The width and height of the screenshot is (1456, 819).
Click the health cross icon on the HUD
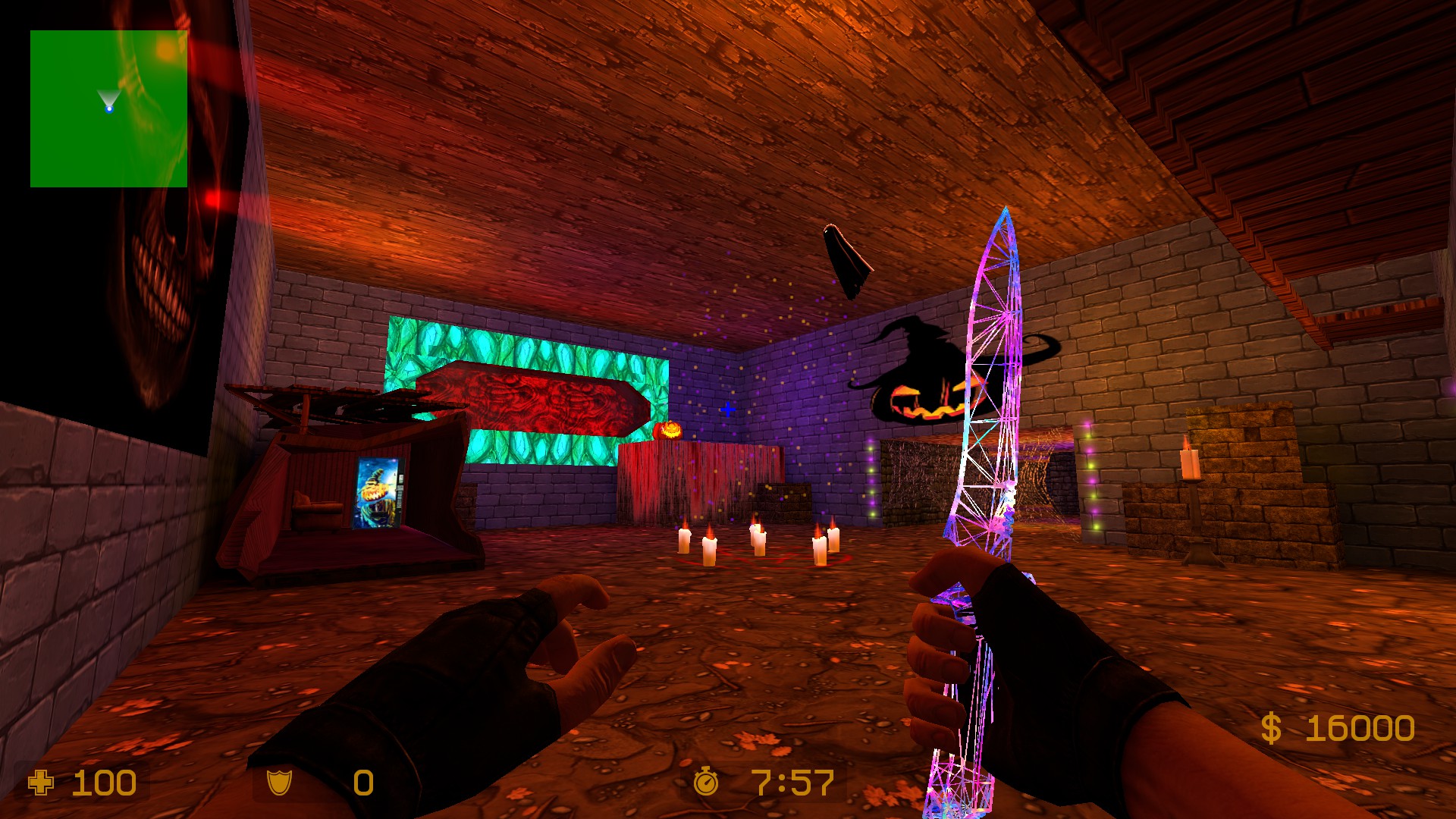click(42, 783)
